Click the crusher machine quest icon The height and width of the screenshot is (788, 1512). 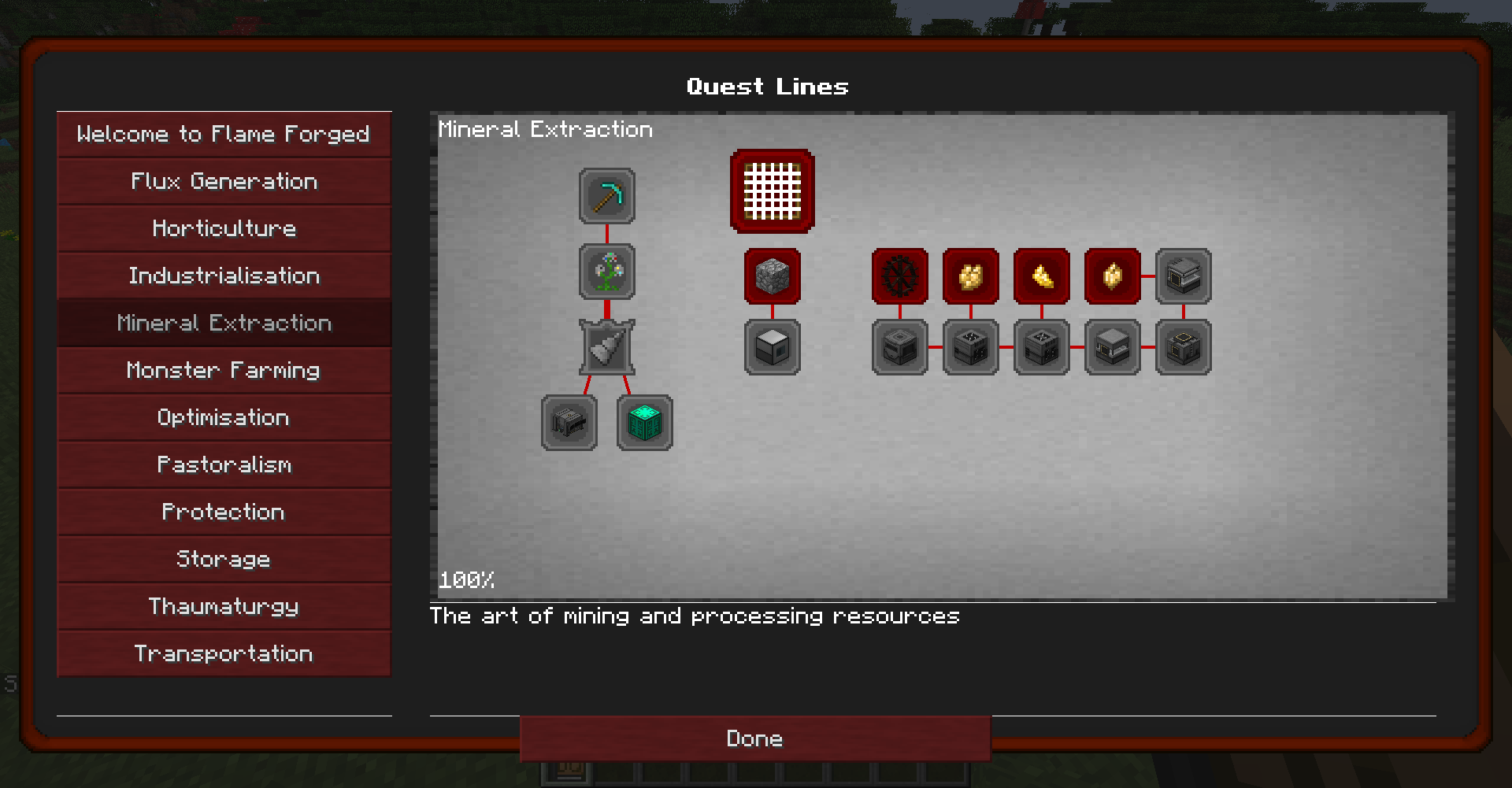(569, 423)
